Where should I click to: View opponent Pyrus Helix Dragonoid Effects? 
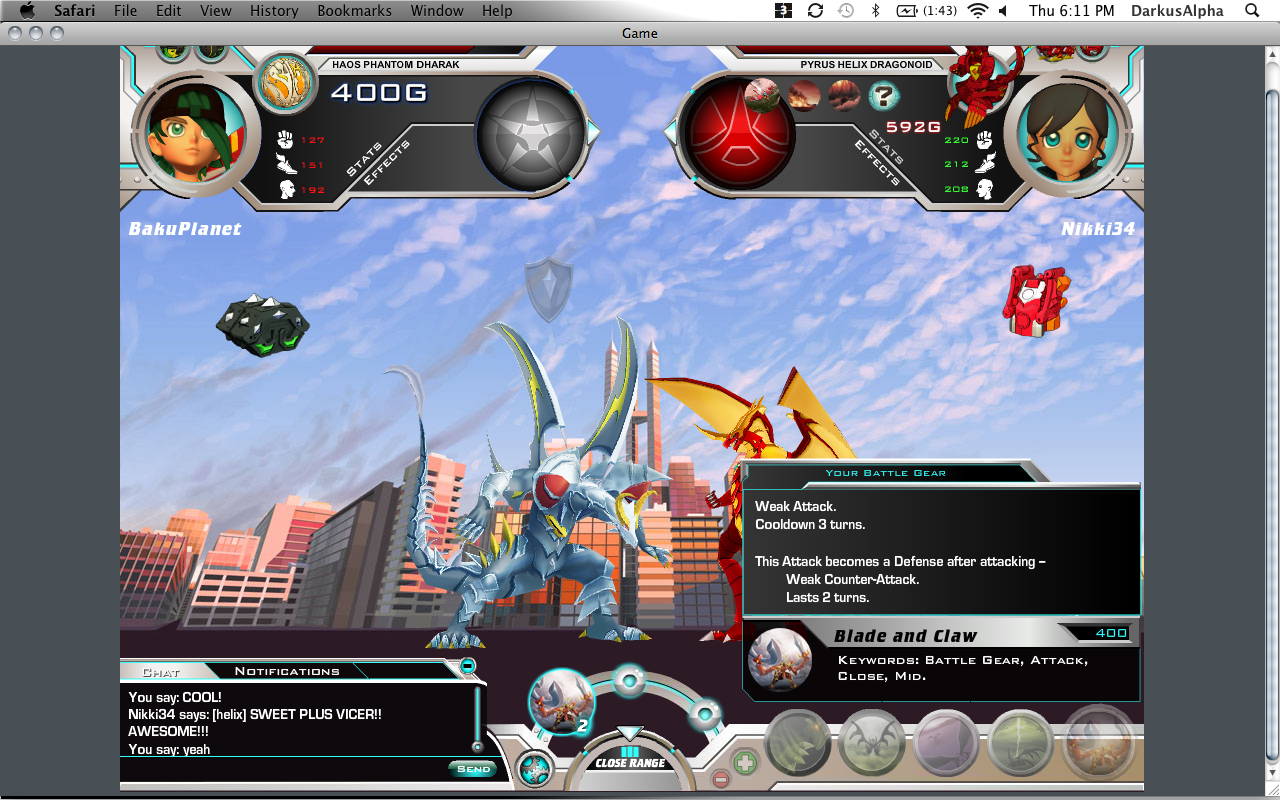click(877, 163)
